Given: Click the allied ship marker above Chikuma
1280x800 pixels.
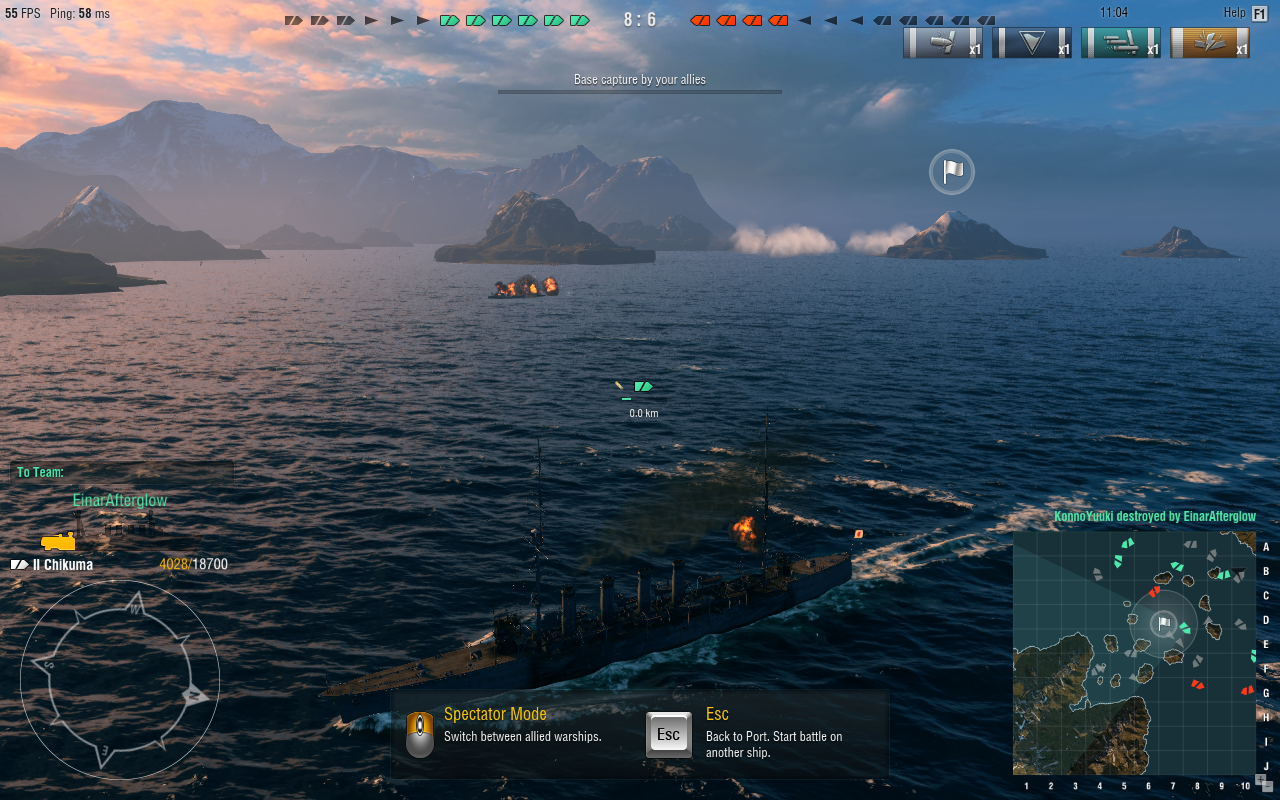Looking at the screenshot, I should pyautogui.click(x=643, y=386).
